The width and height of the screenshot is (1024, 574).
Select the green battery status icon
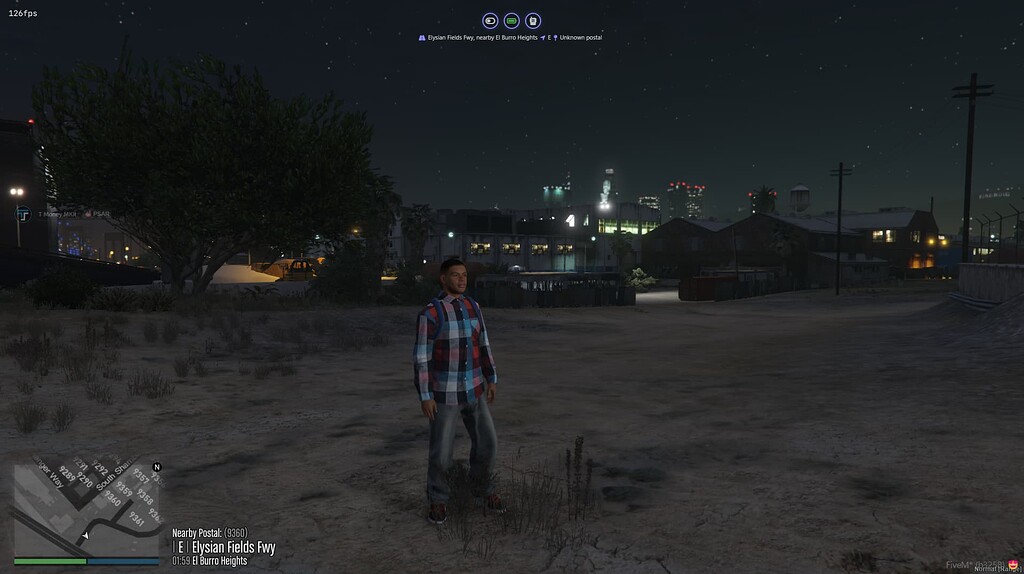[511, 20]
